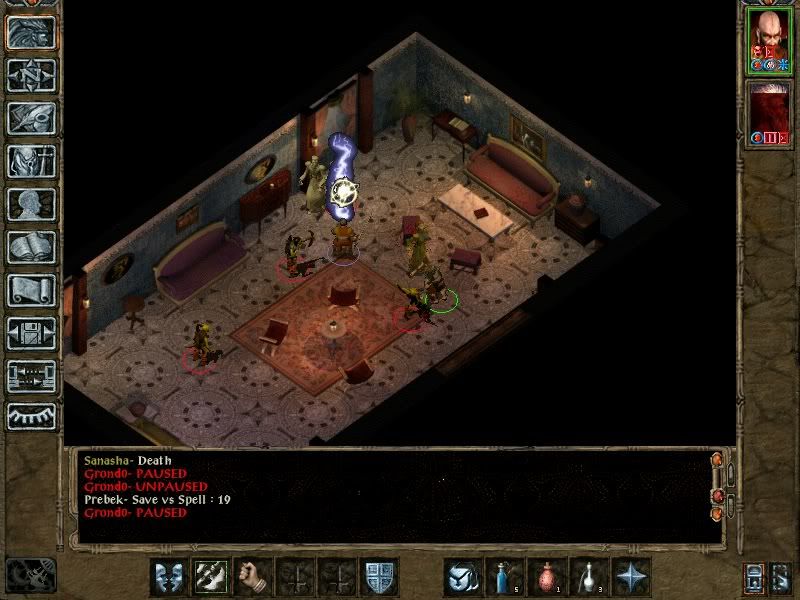Select the second, red-damaged character portrait
This screenshot has height=600, width=800.
point(768,112)
